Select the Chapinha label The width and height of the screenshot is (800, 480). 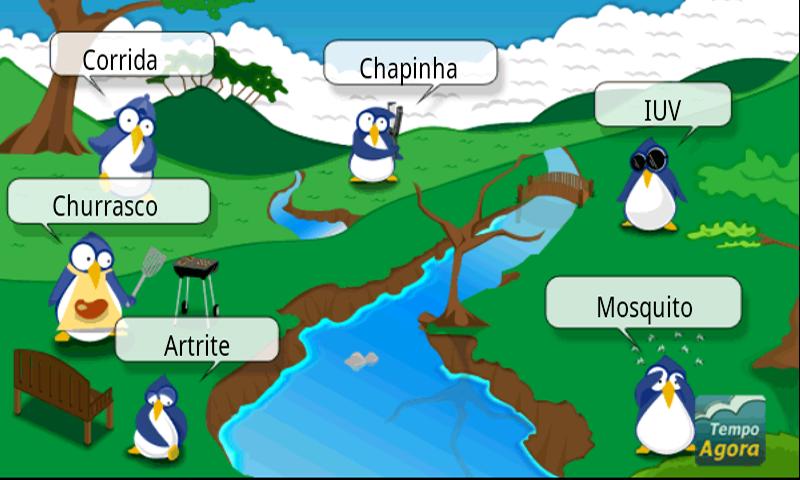(409, 66)
